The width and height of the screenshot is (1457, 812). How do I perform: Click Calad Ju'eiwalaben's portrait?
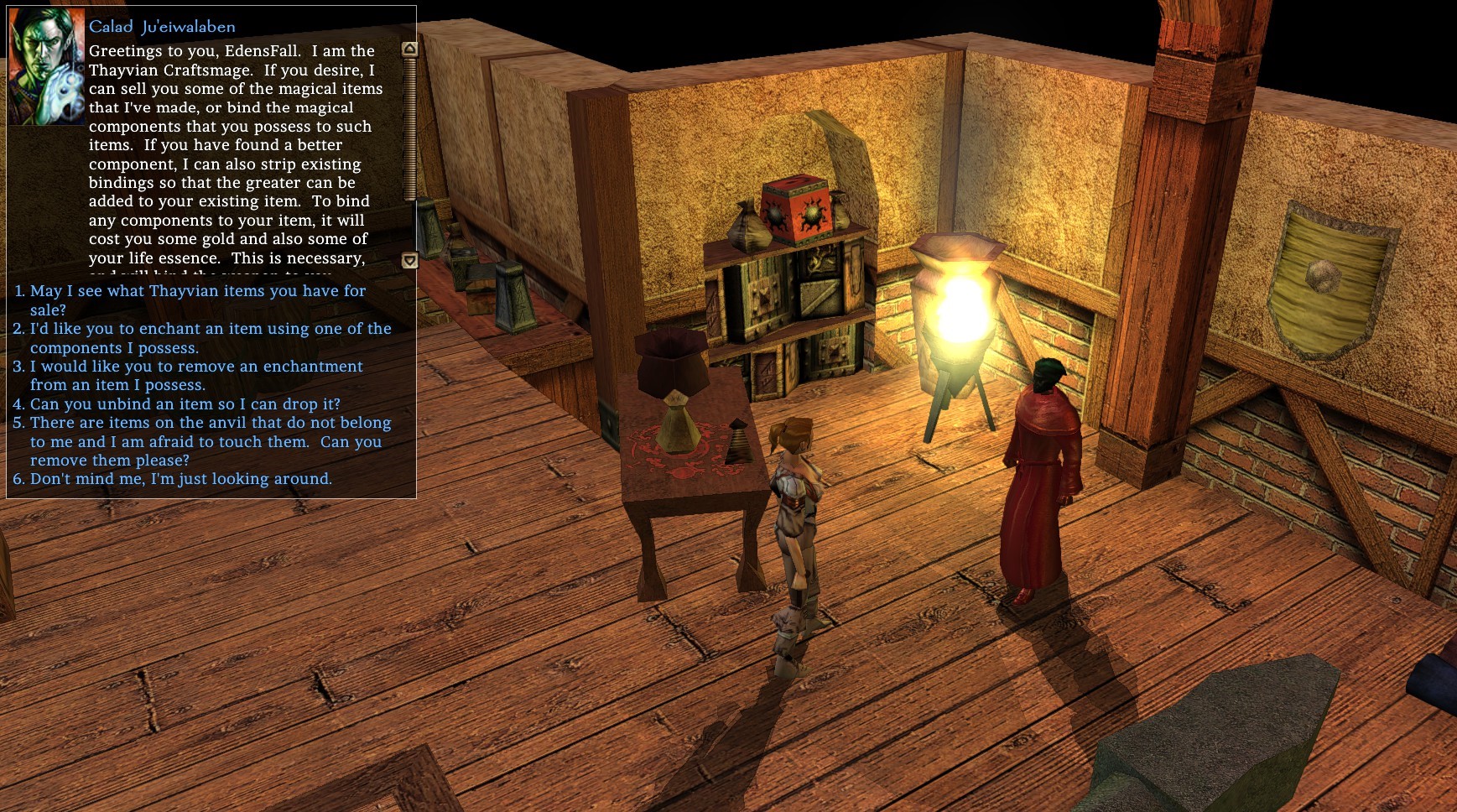point(46,67)
